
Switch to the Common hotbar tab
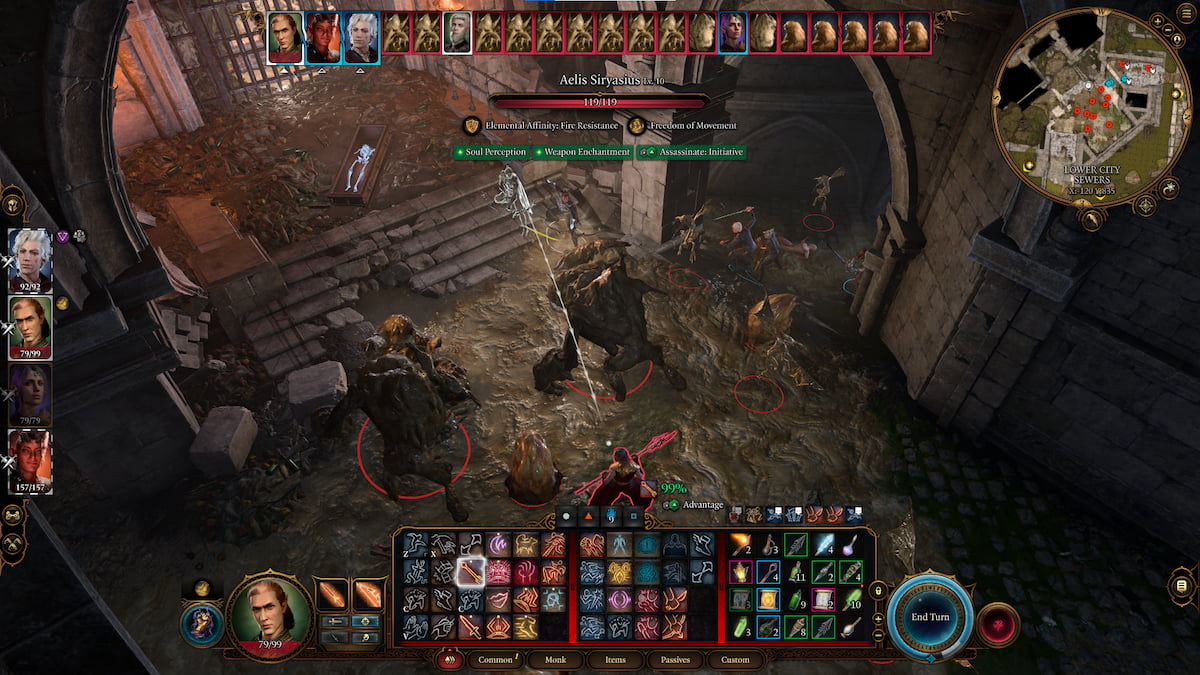pyautogui.click(x=496, y=660)
